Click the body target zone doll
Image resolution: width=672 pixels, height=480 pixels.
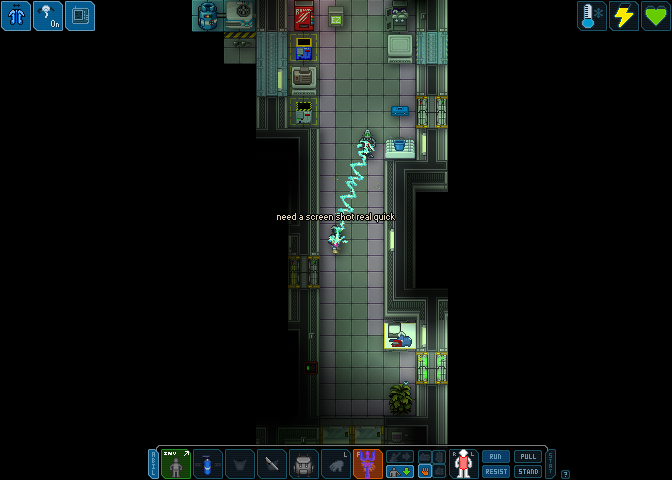click(463, 464)
